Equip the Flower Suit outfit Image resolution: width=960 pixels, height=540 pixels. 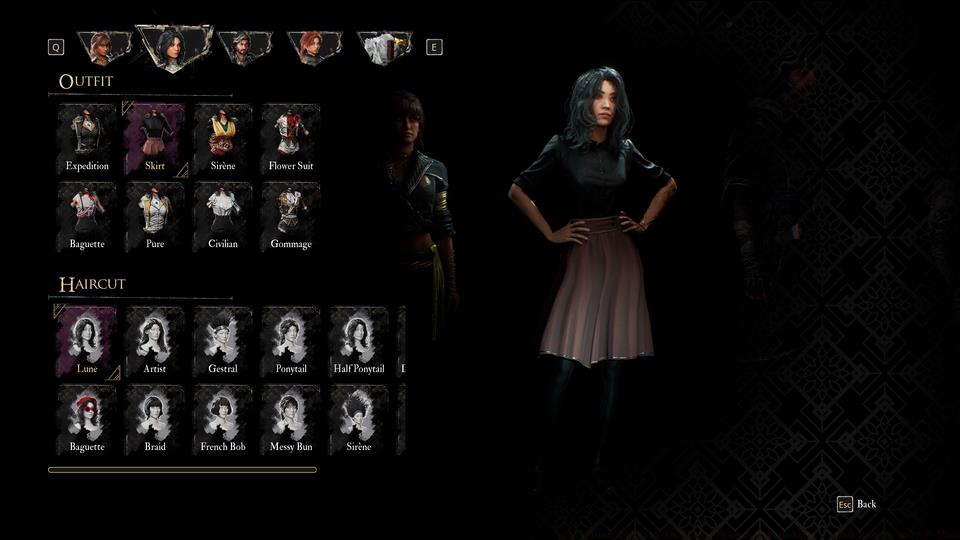coord(291,138)
